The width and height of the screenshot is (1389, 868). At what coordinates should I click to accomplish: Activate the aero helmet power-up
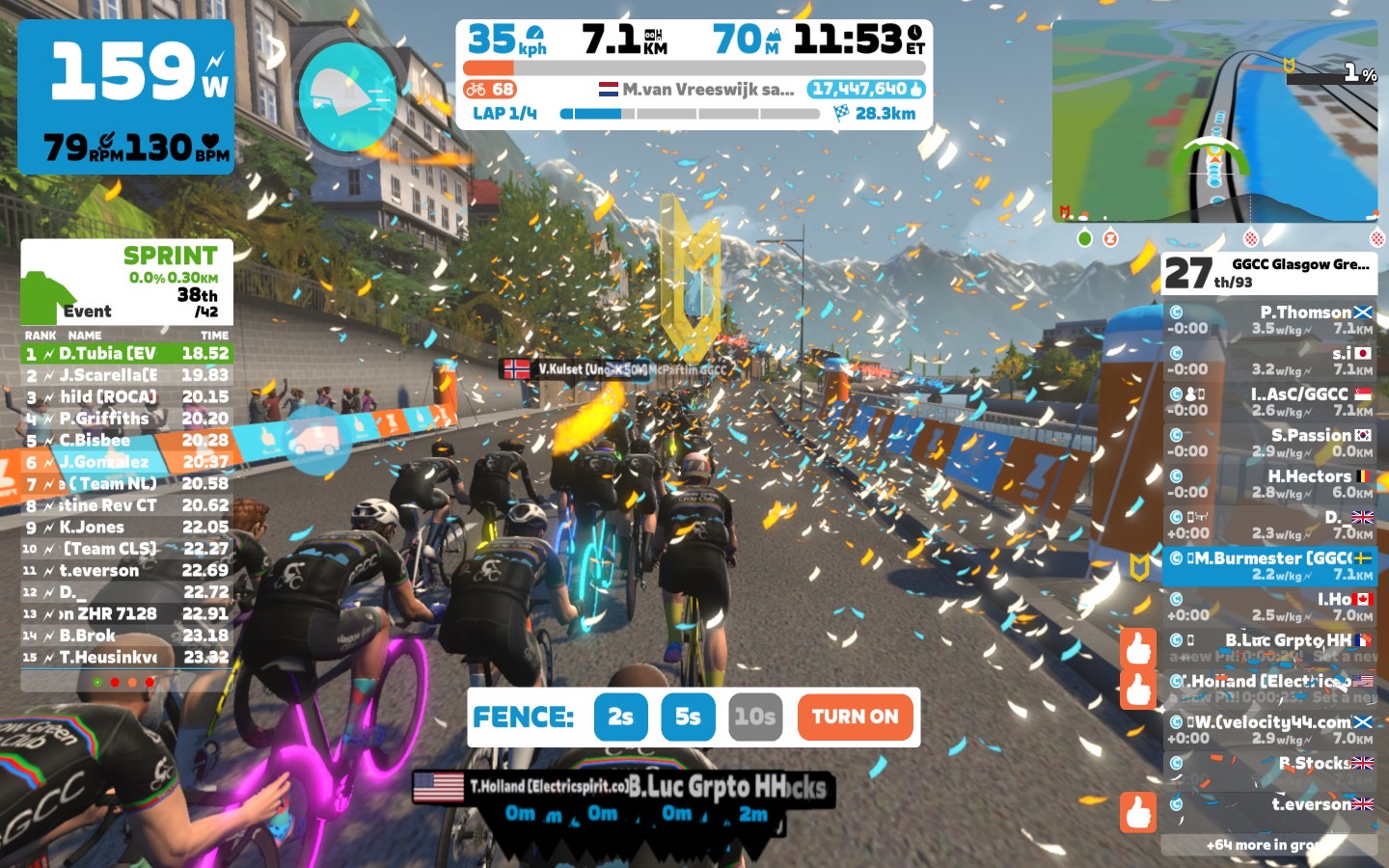tap(347, 94)
